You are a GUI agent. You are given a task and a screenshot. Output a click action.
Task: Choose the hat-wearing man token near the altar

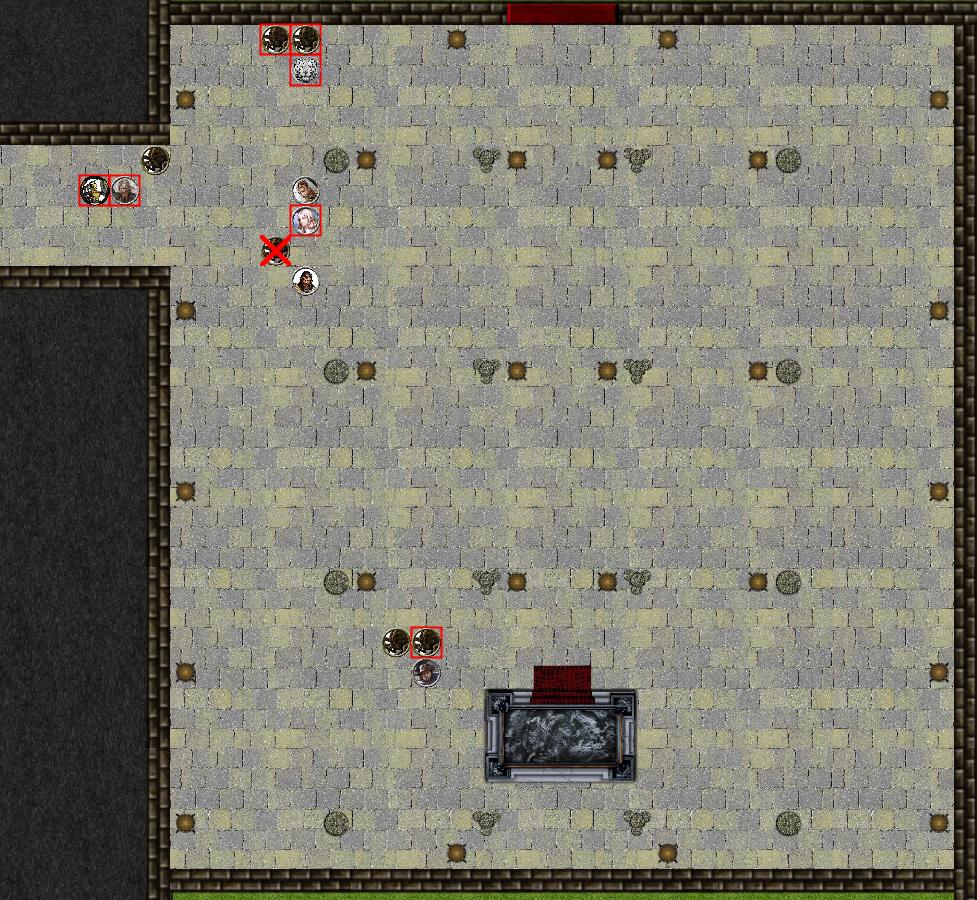pos(427,673)
